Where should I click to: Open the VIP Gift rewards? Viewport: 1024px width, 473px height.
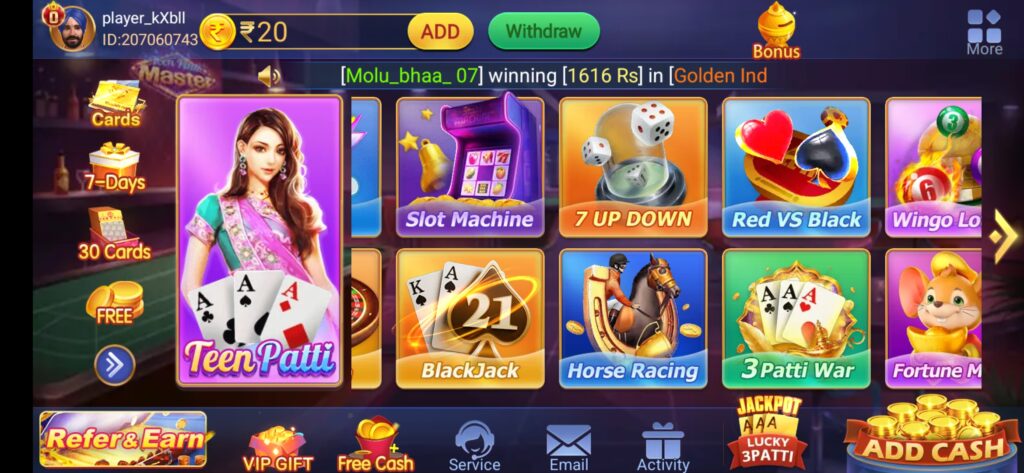(x=278, y=447)
